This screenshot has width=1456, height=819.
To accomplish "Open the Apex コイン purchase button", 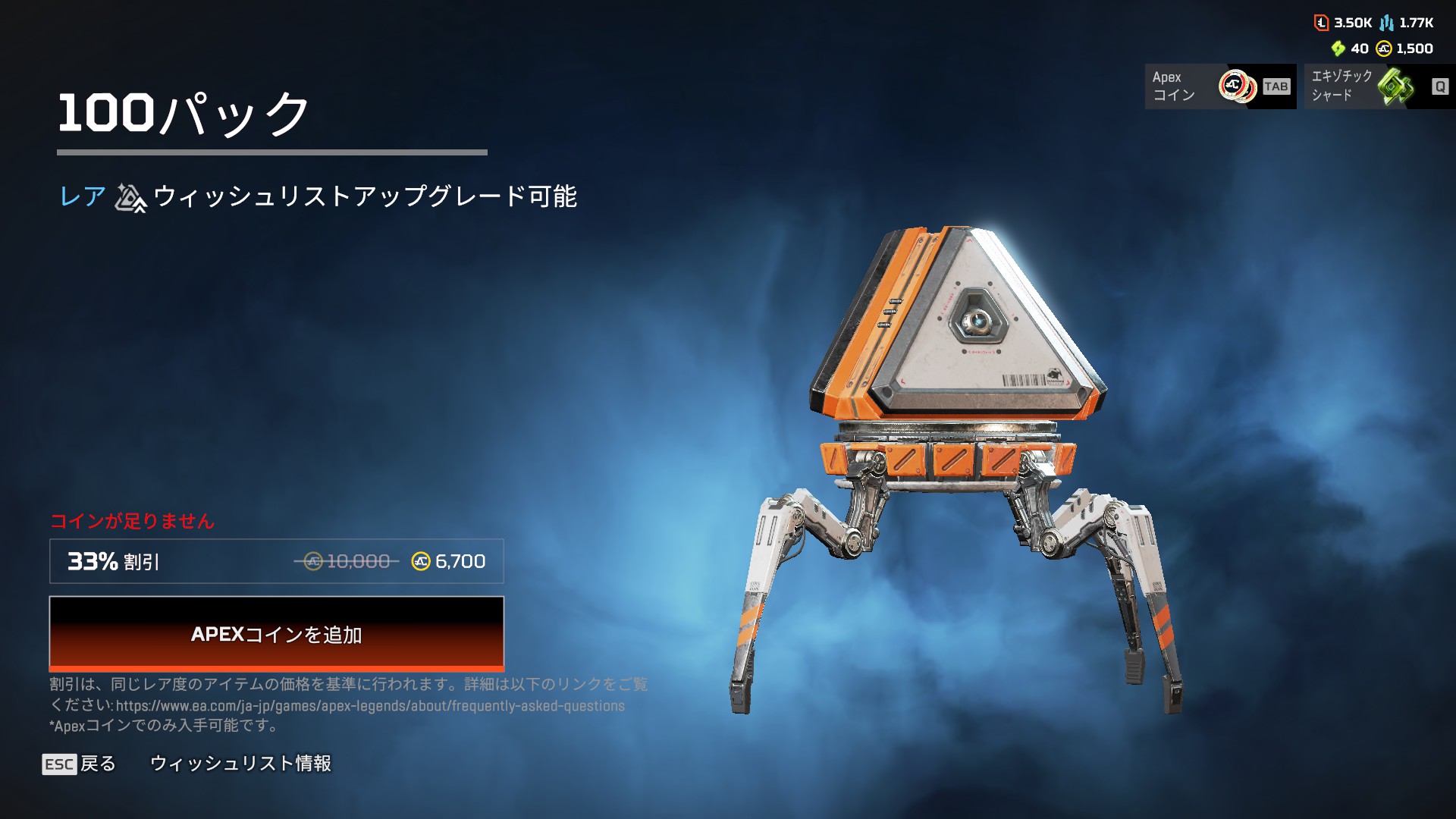I will click(1219, 86).
